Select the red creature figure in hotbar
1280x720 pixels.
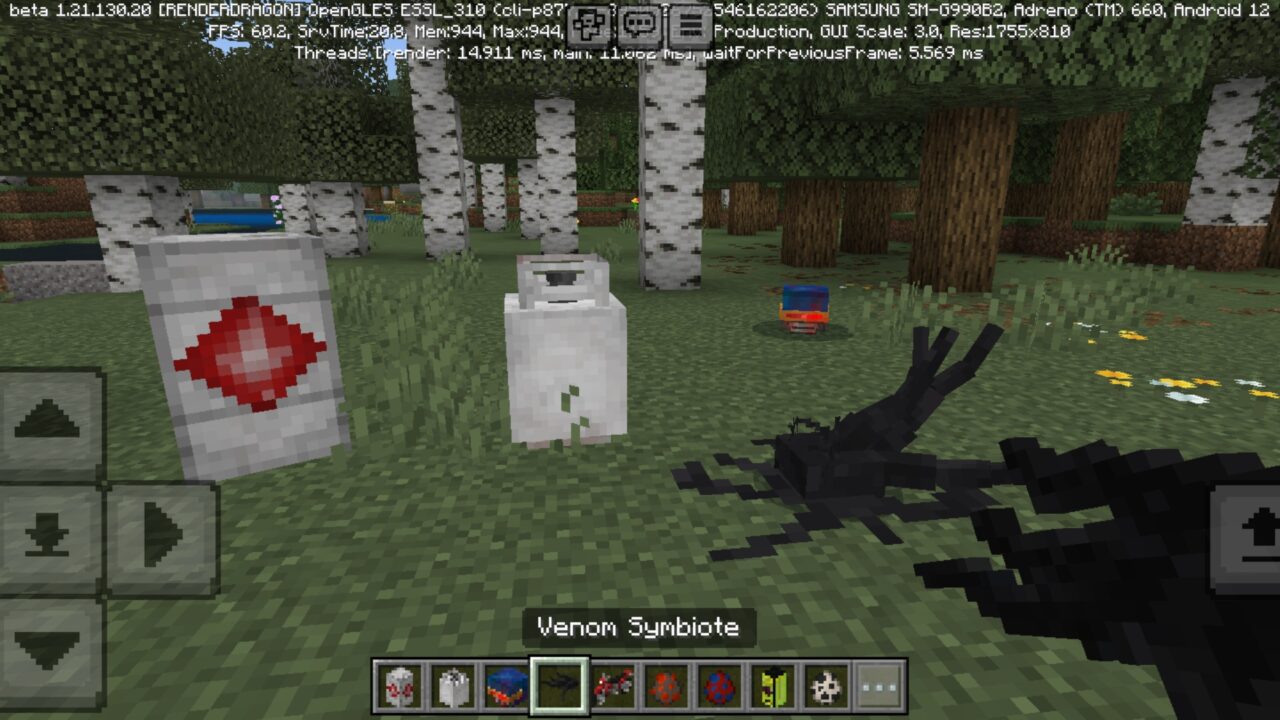615,686
